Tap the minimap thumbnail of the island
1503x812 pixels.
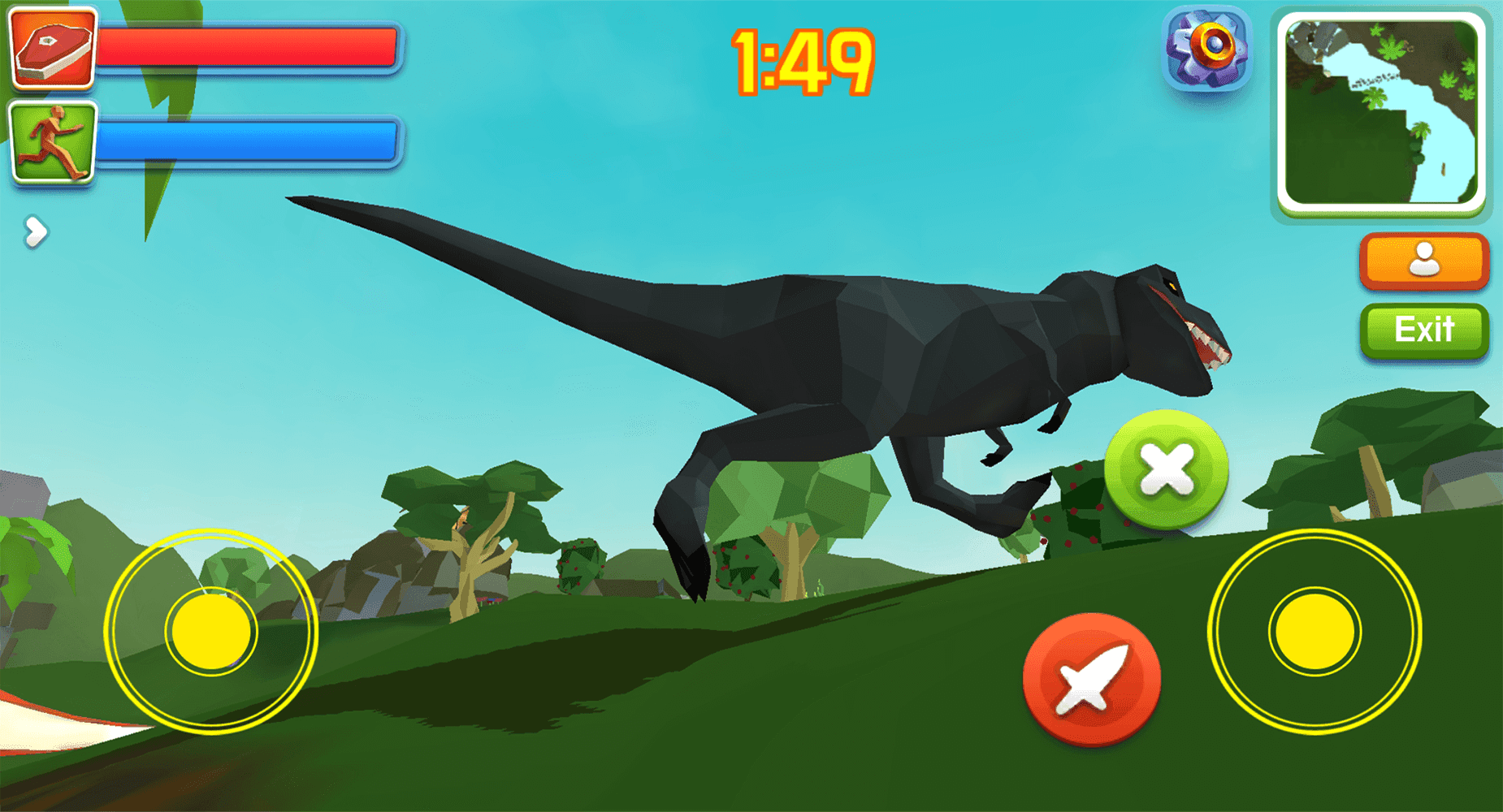[x=1383, y=110]
